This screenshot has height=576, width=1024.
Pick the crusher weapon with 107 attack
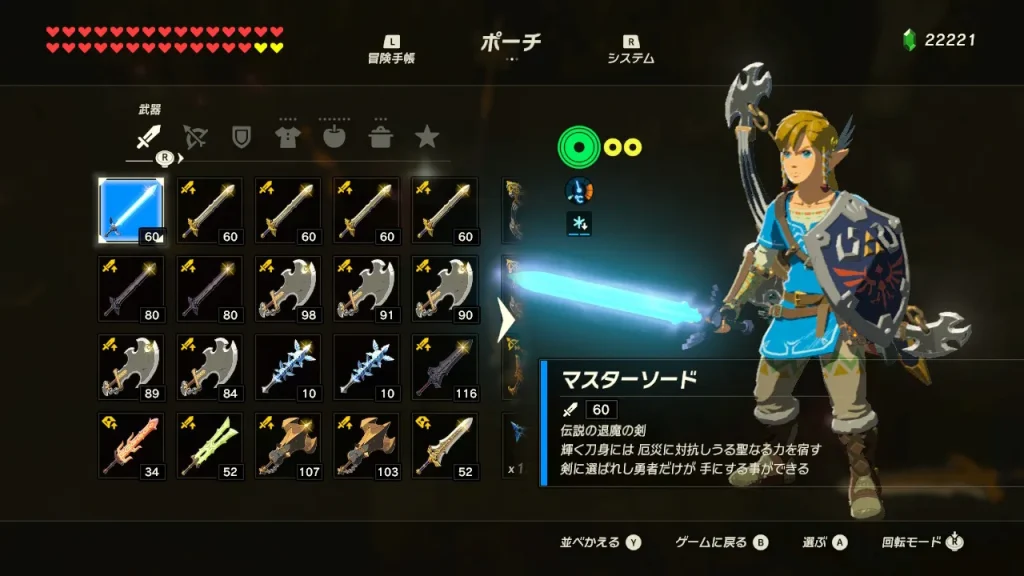coord(288,445)
